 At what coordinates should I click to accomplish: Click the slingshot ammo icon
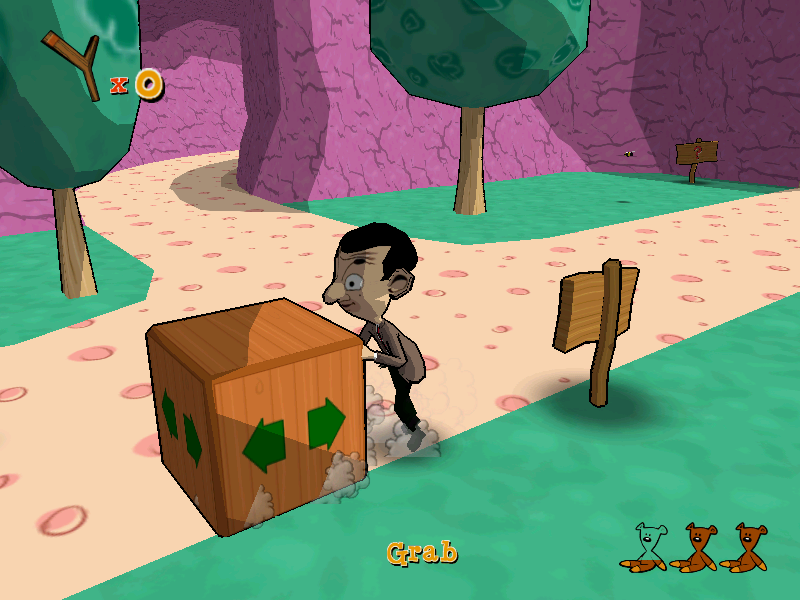[73, 65]
